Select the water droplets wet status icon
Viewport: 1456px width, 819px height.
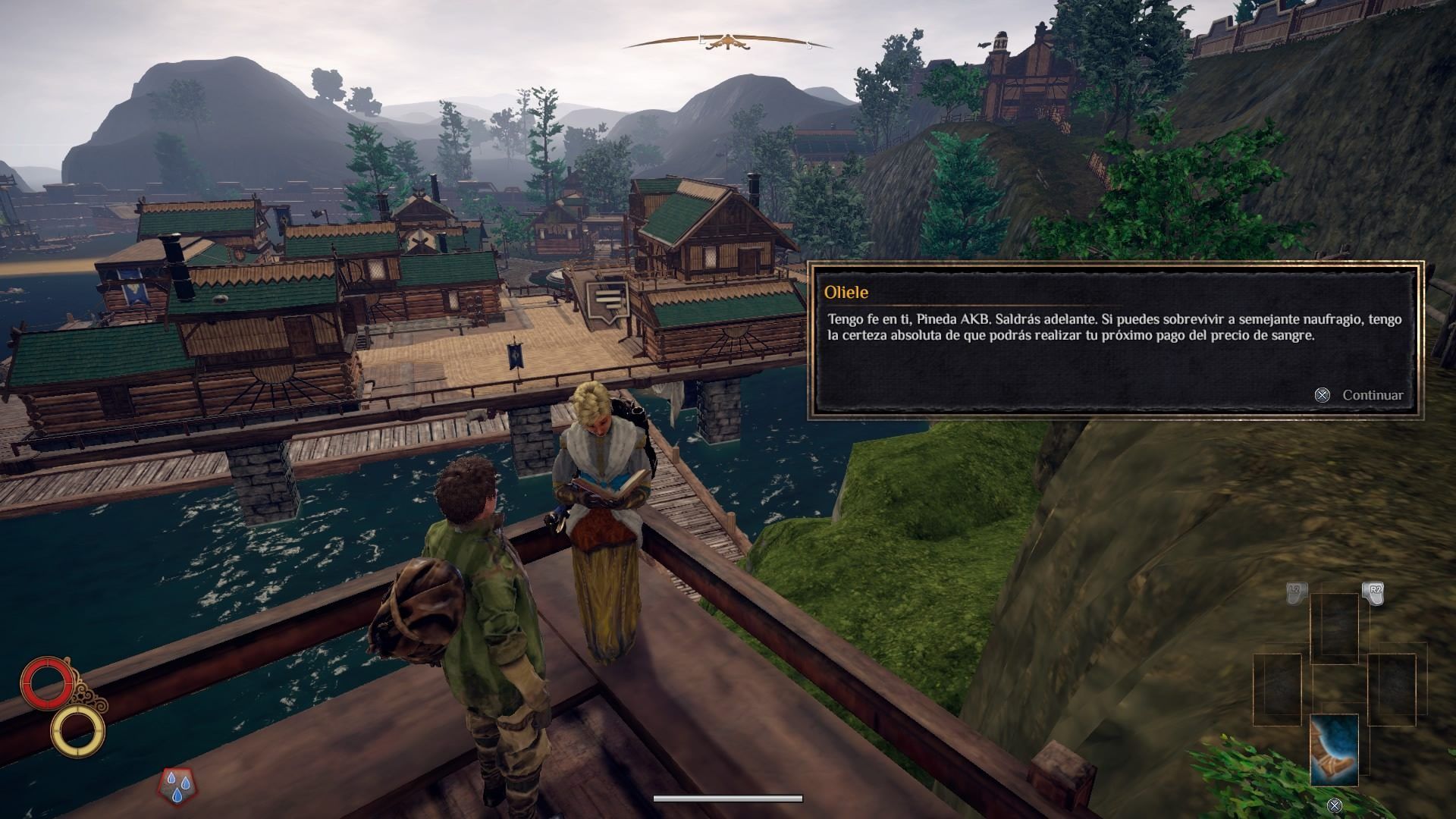(176, 786)
